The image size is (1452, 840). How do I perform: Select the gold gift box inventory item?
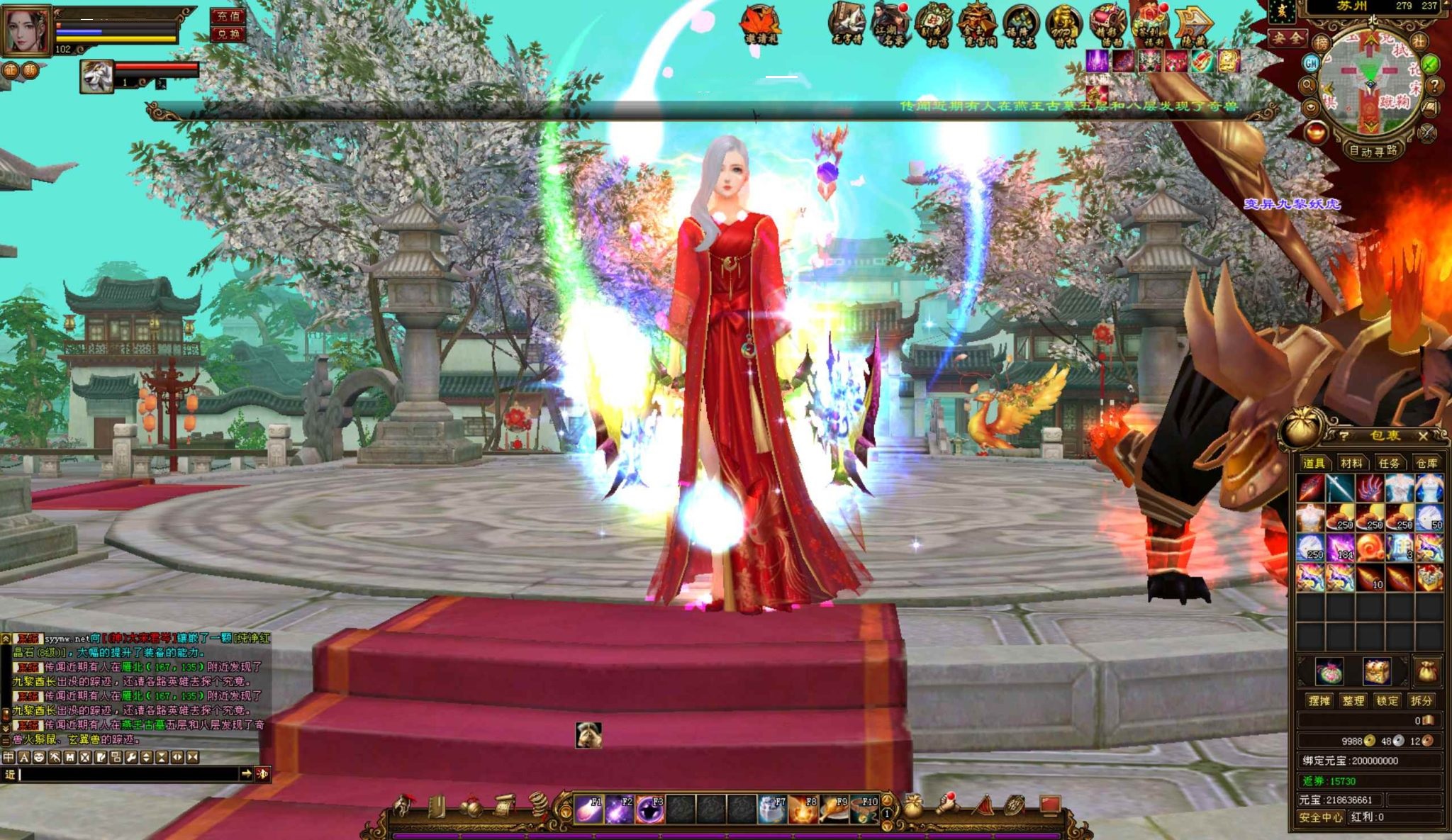pyautogui.click(x=1429, y=577)
